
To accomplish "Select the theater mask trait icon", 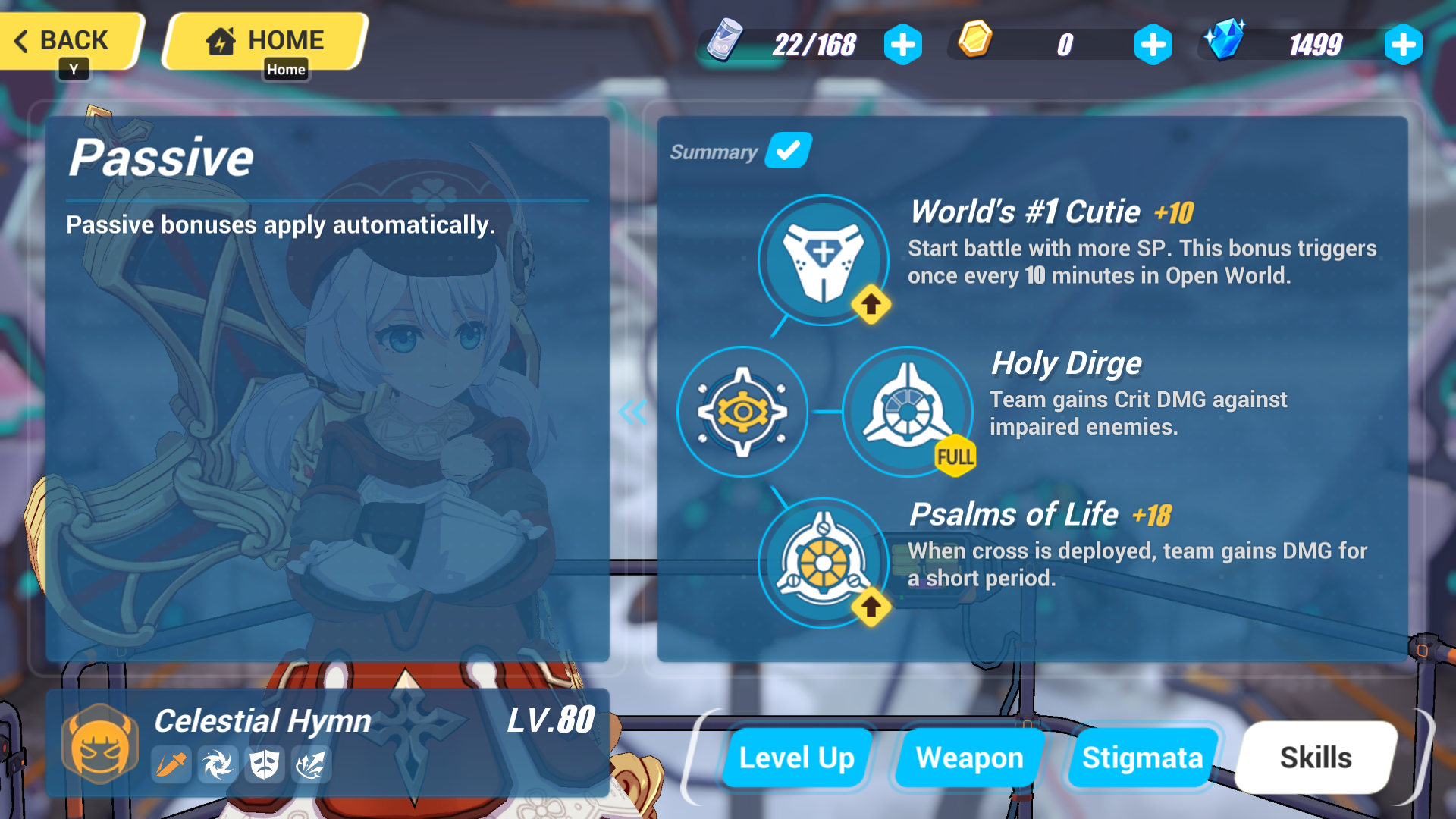I will pyautogui.click(x=263, y=765).
